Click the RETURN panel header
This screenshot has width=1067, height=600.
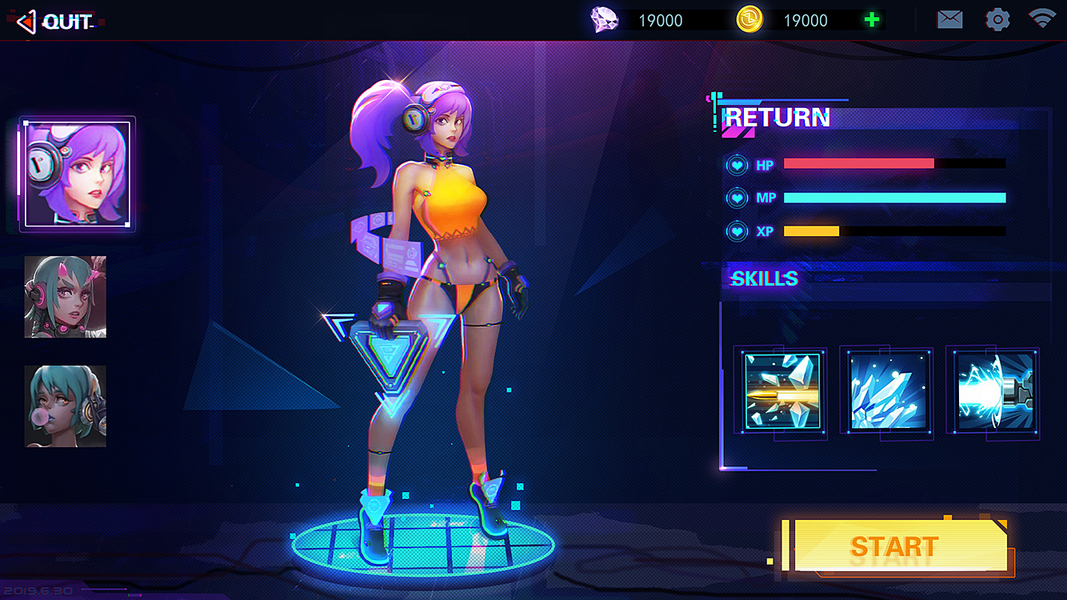(777, 118)
